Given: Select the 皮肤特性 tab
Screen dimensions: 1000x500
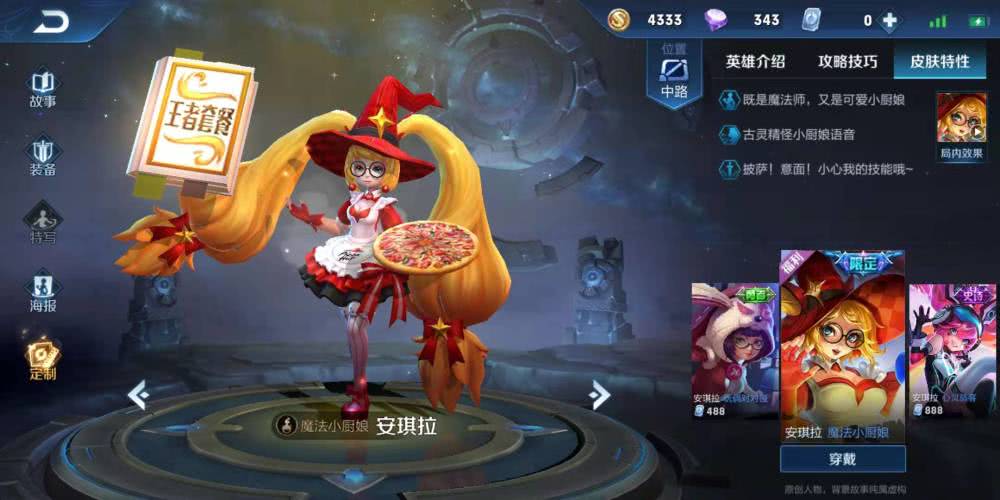Looking at the screenshot, I should (x=939, y=61).
